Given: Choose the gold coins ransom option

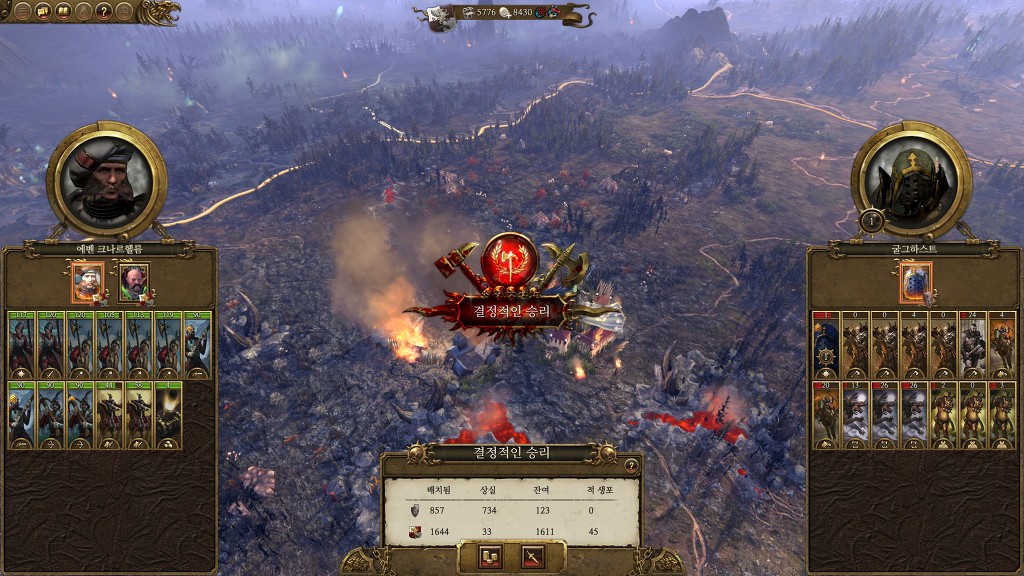Looking at the screenshot, I should (x=490, y=557).
